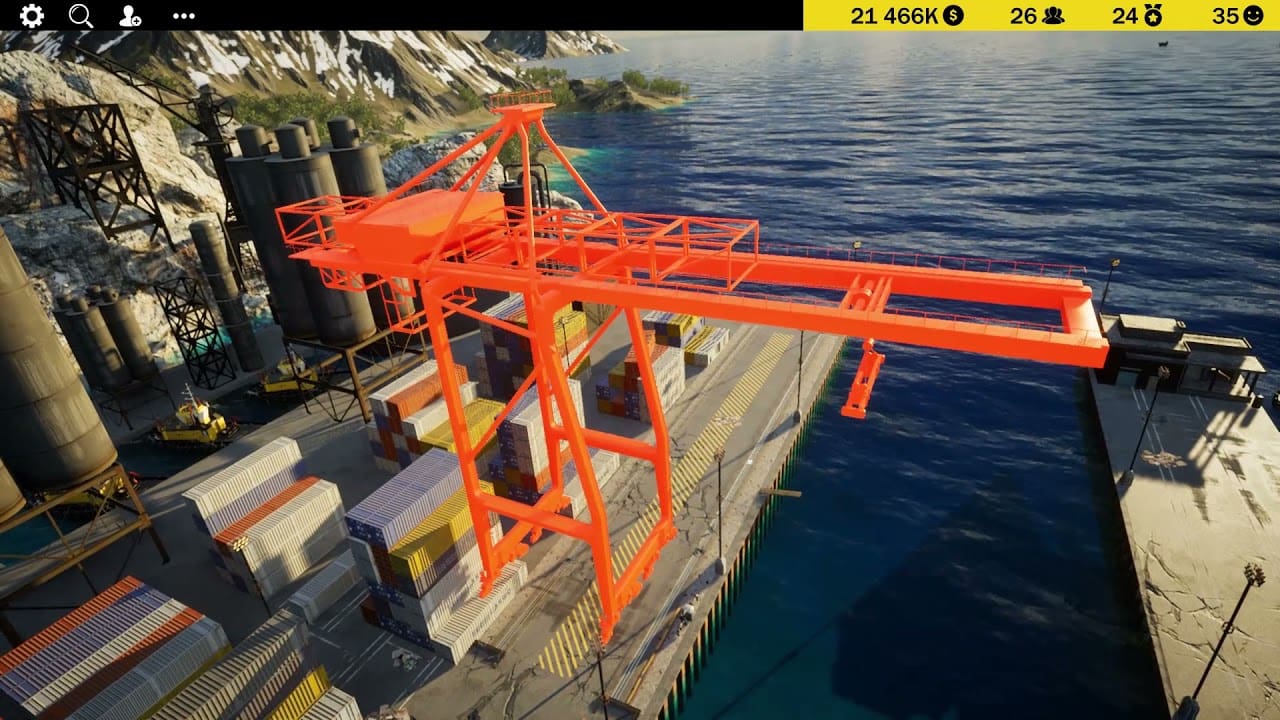
Task: Open the settings gear icon
Action: pos(32,15)
